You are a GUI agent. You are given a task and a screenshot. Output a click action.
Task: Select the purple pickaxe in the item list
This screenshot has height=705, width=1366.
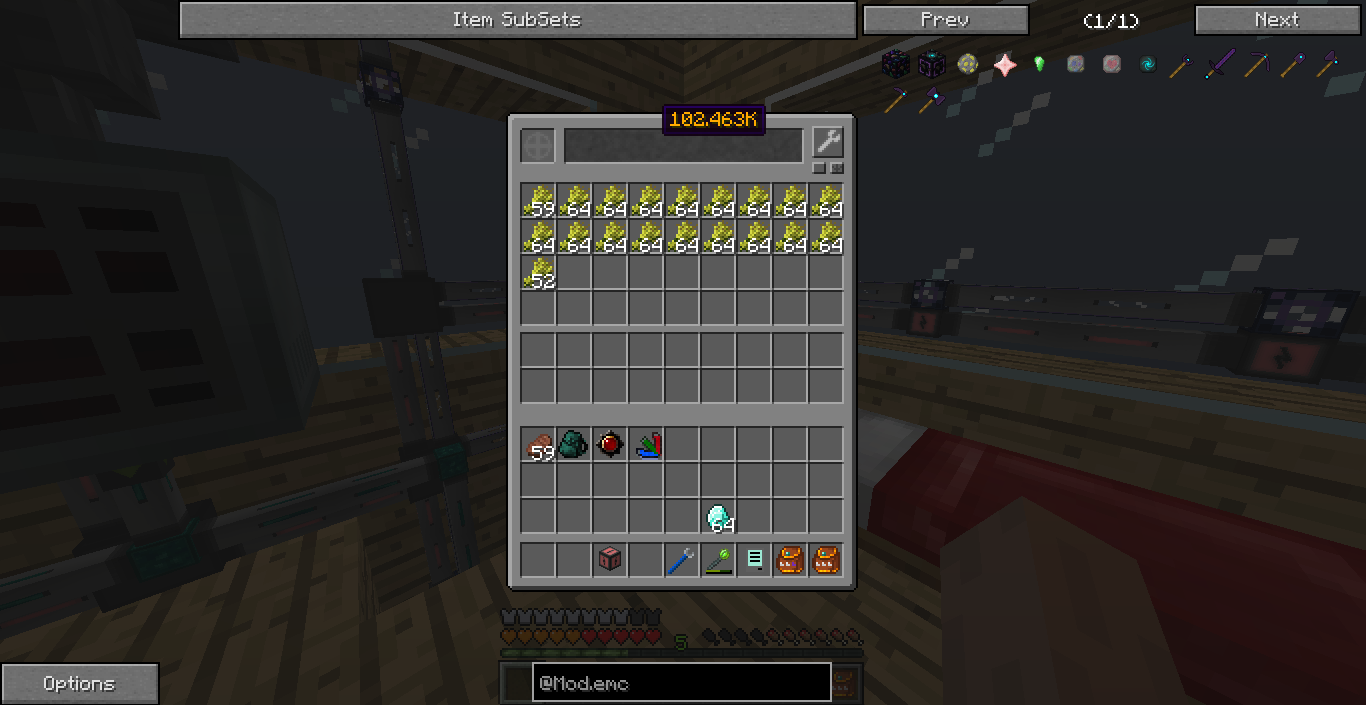click(x=1255, y=65)
